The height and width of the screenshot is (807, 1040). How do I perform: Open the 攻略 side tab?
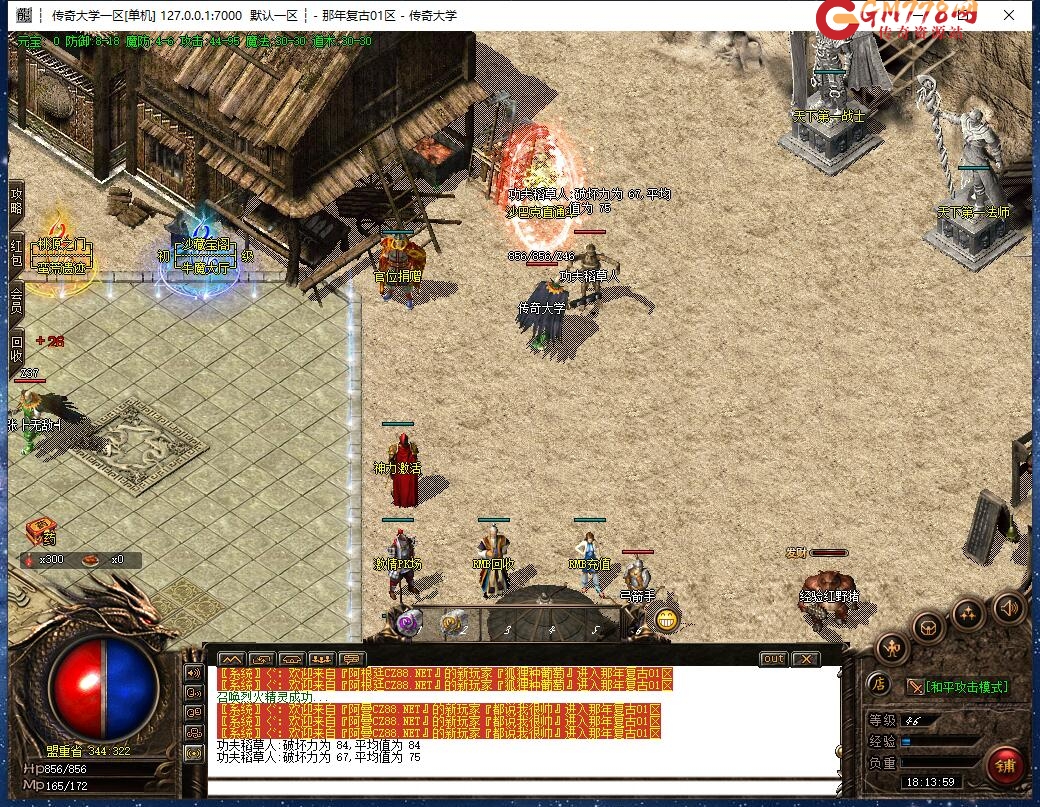point(16,201)
